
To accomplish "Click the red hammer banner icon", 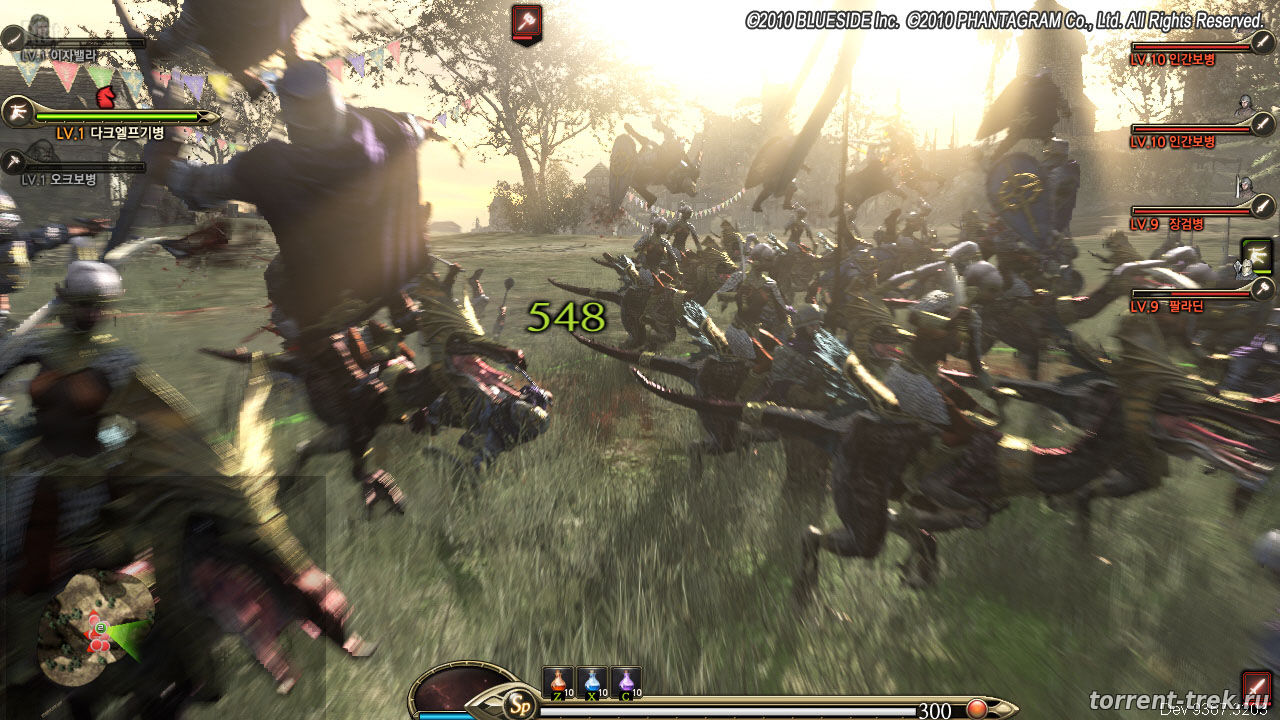I will click(526, 23).
